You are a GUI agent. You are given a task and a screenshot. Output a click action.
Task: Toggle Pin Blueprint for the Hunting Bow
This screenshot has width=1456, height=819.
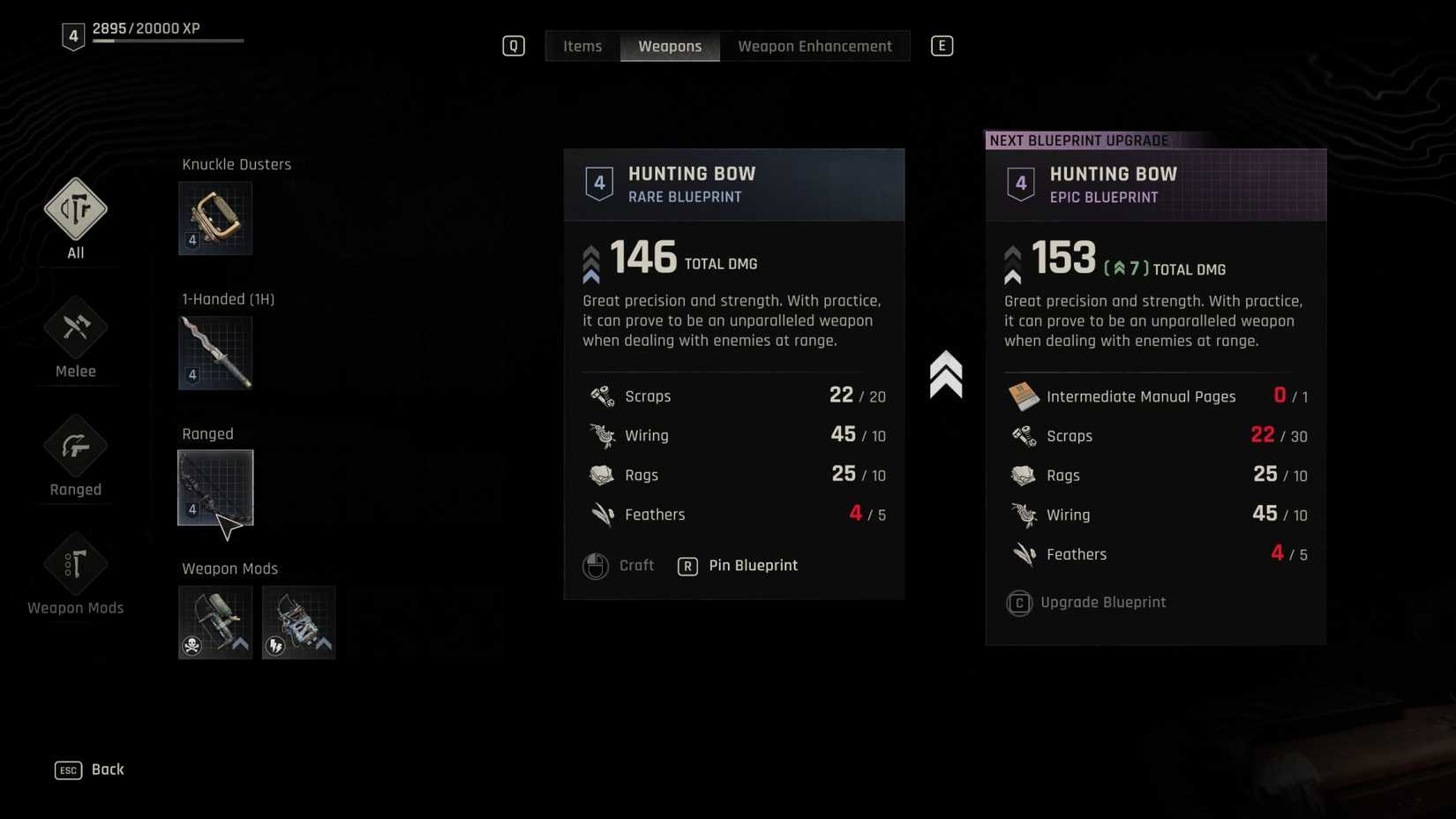(x=753, y=566)
